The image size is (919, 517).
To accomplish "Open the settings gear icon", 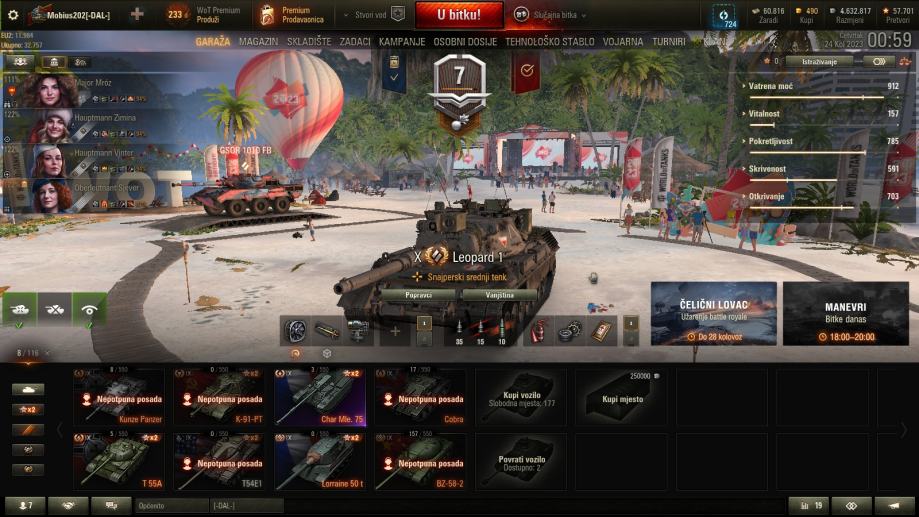I will [13, 15].
